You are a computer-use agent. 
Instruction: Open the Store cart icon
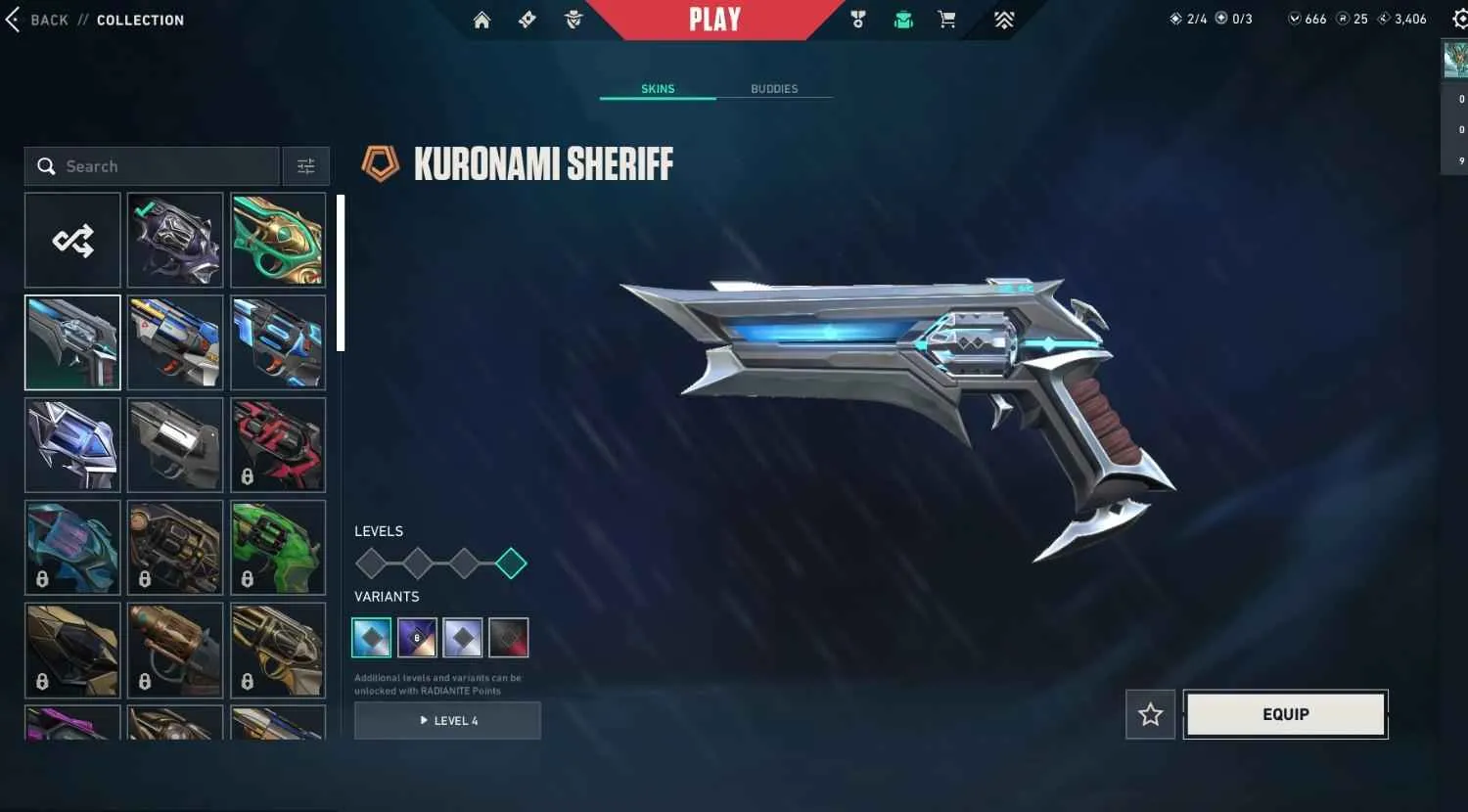click(x=946, y=19)
